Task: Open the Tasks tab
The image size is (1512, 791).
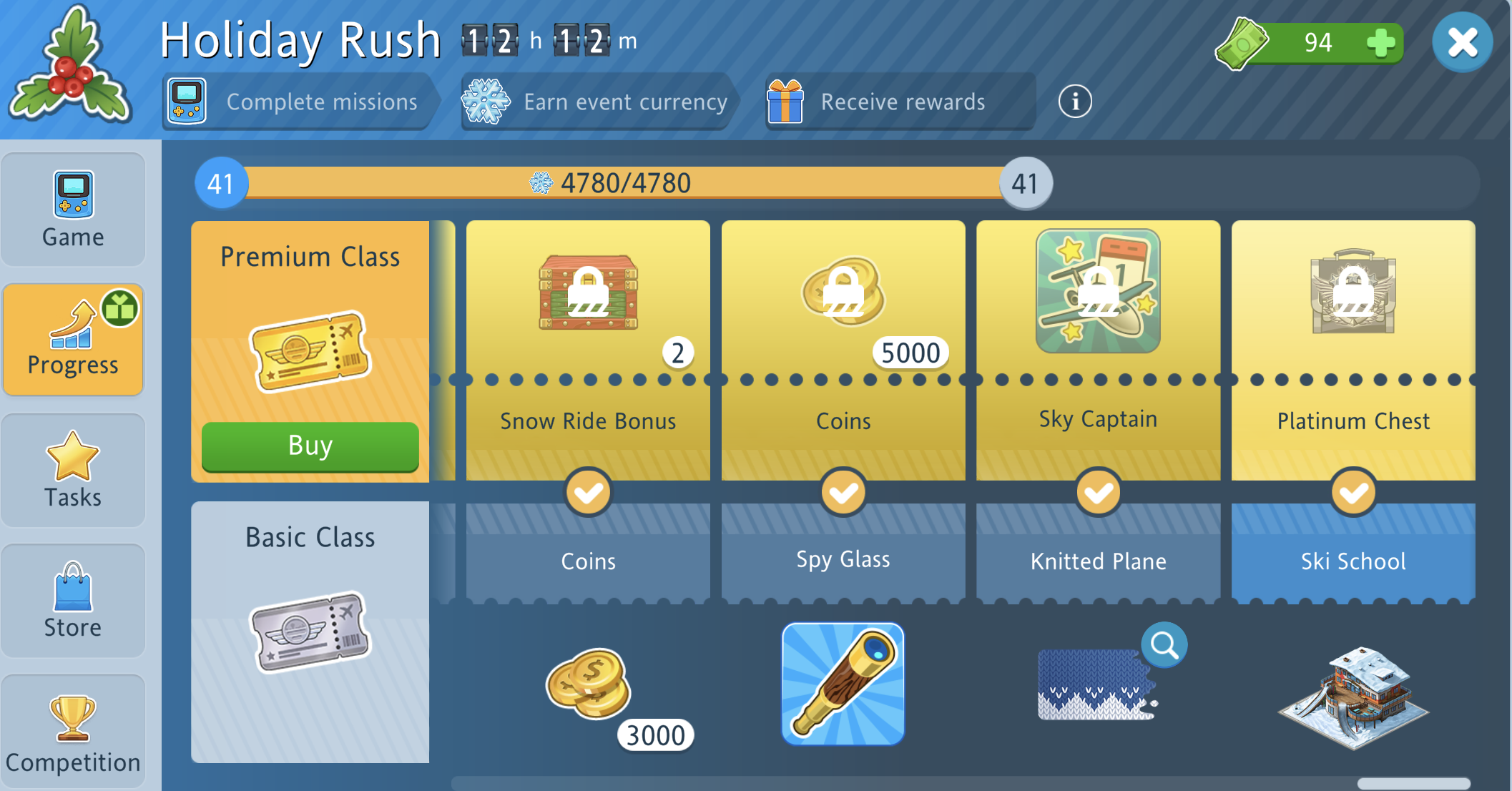Action: (x=73, y=471)
